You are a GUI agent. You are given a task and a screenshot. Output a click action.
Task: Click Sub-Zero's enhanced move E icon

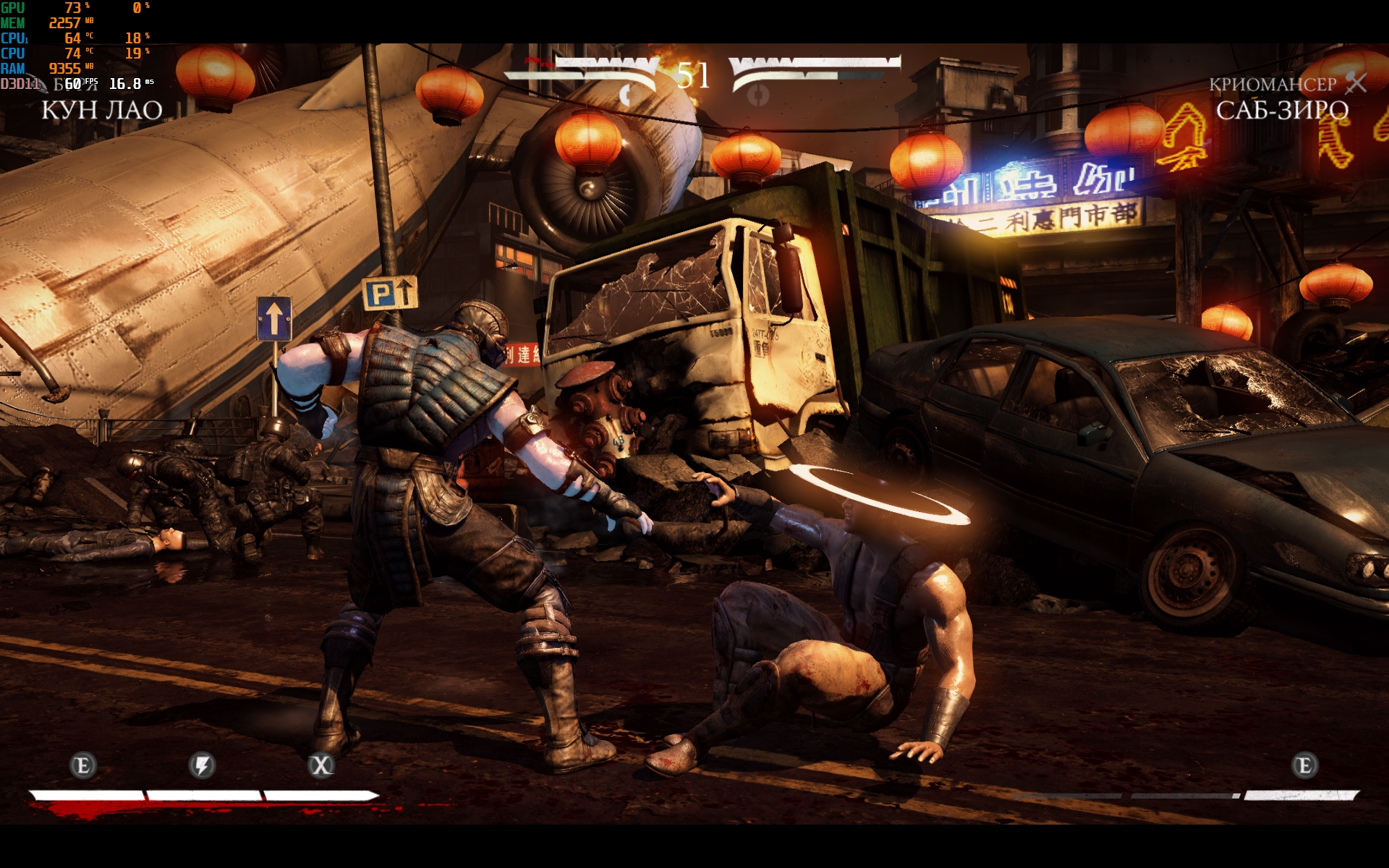click(1304, 765)
